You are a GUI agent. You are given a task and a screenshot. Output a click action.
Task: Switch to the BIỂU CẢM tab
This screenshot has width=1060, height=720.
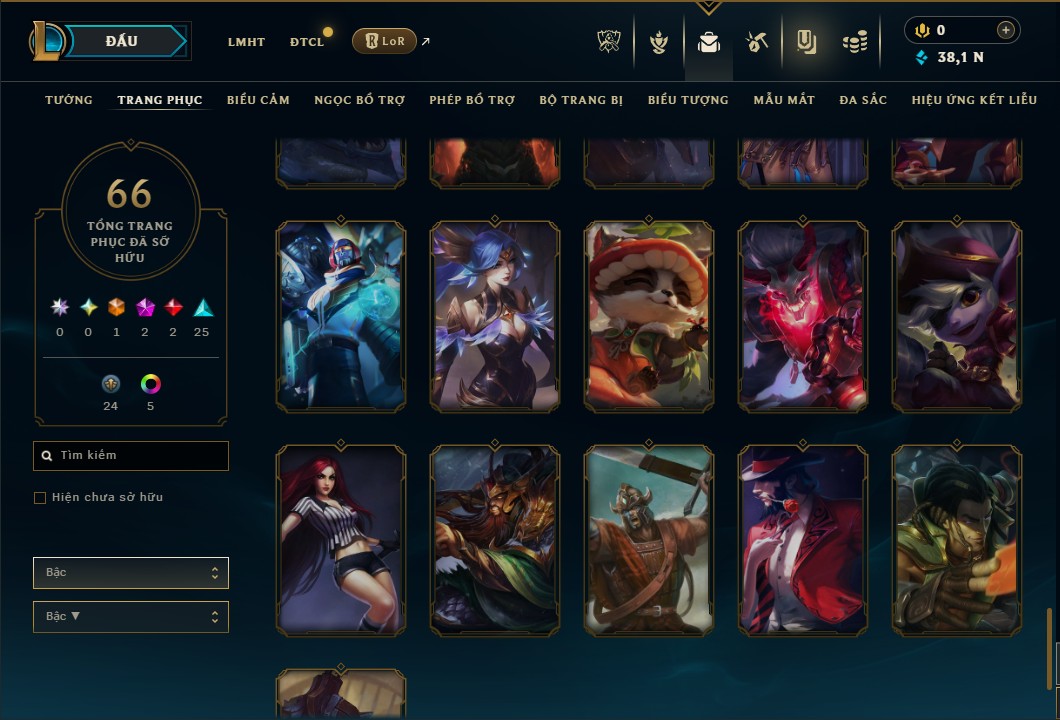click(x=258, y=100)
